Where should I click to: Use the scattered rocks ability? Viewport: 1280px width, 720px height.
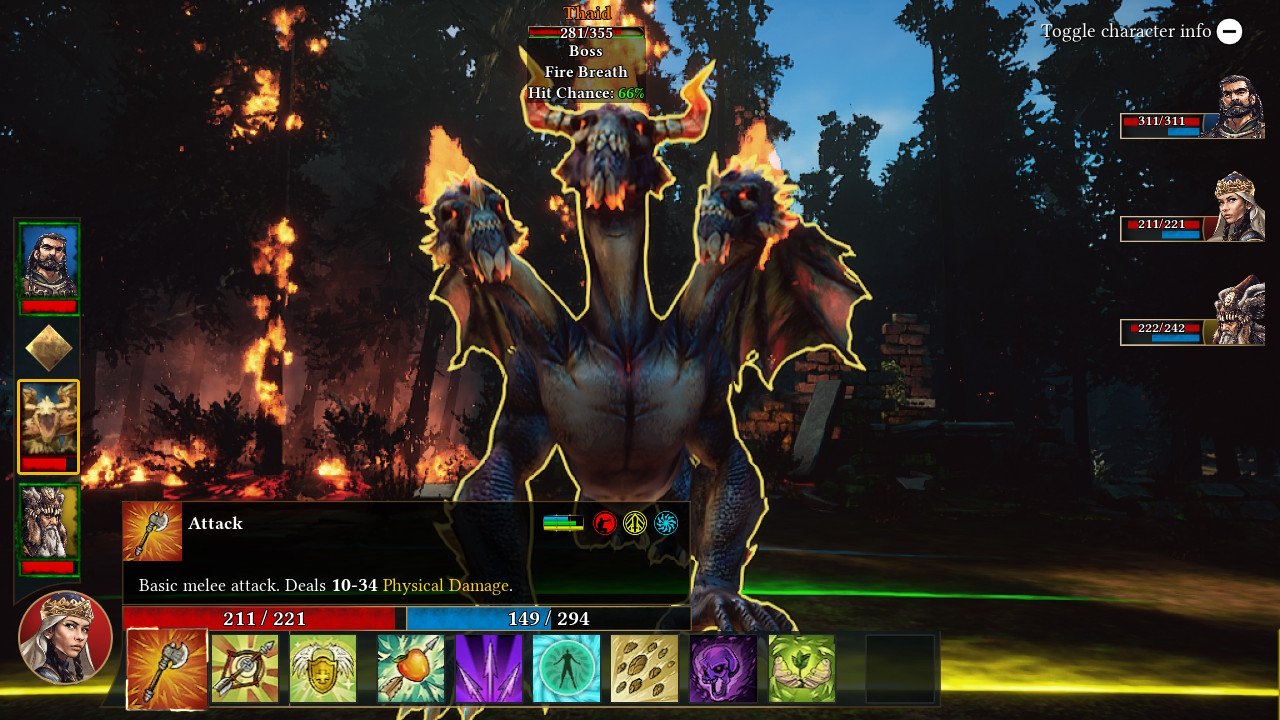[x=645, y=669]
